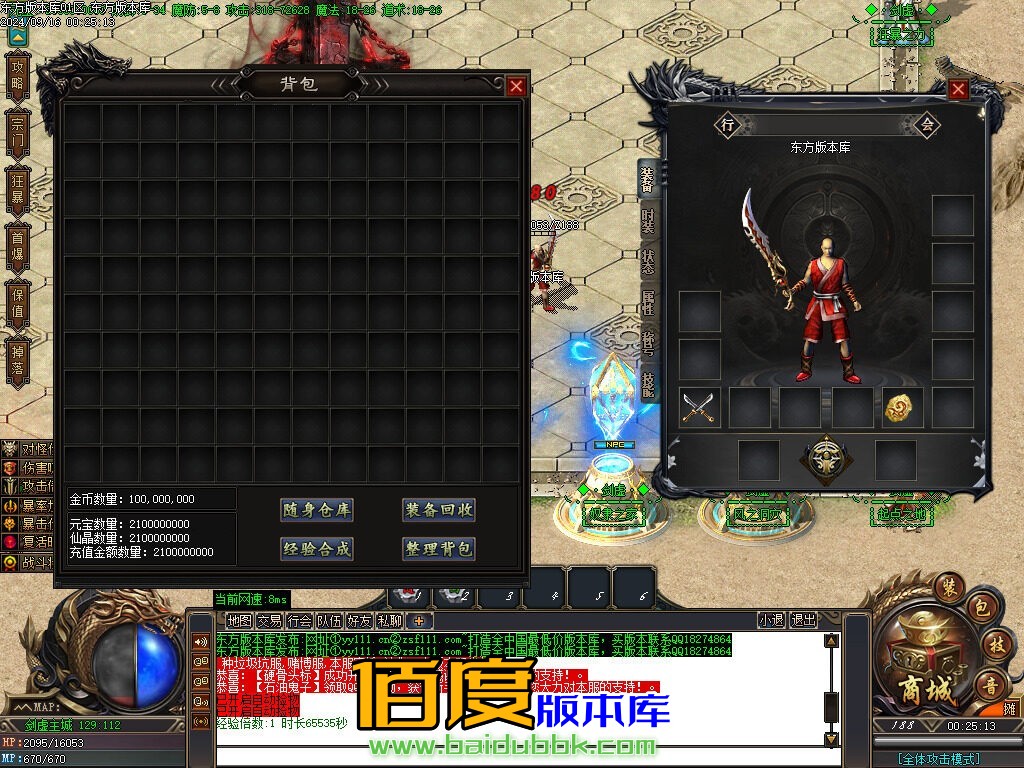Open 经验合成 experience synthesis
Screen dimensions: 1024x768
tap(317, 549)
